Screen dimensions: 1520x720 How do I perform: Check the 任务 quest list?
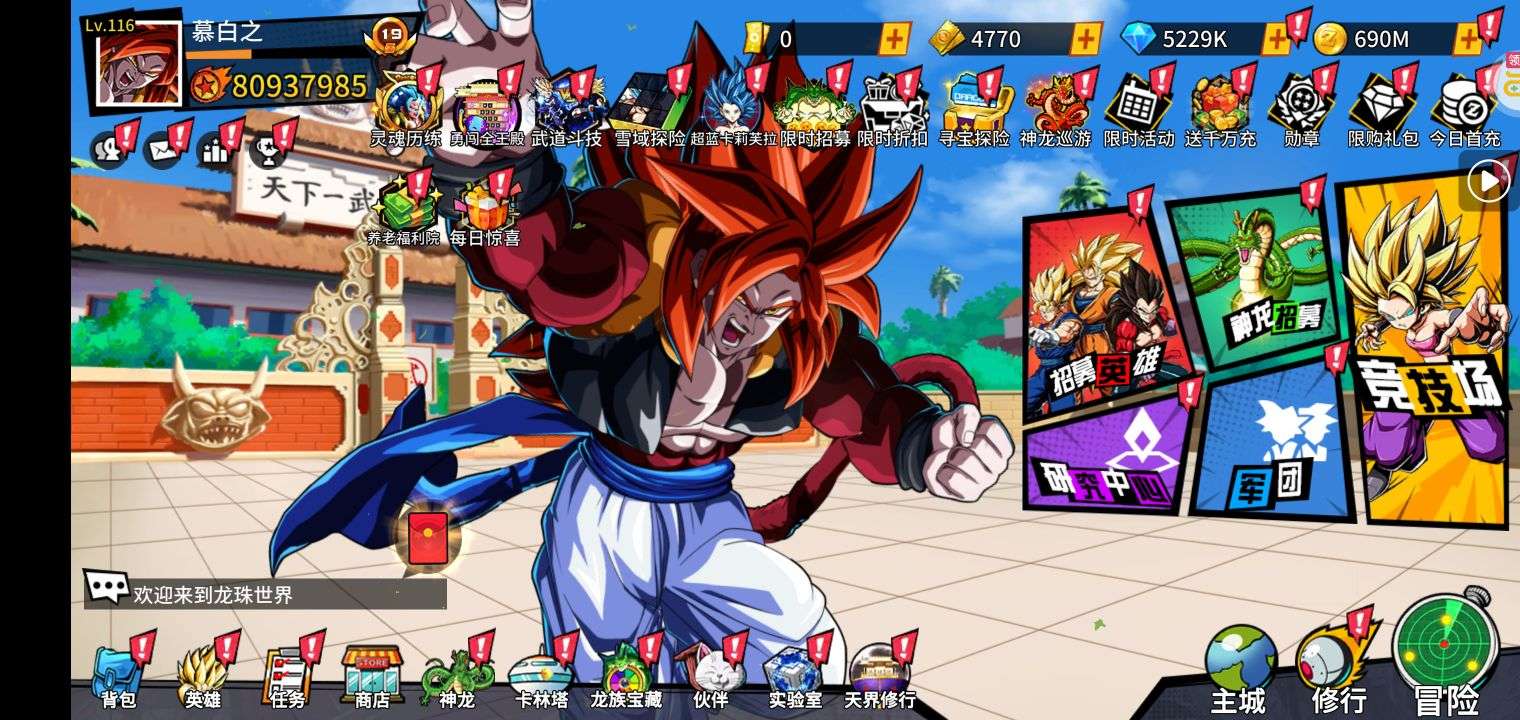287,676
